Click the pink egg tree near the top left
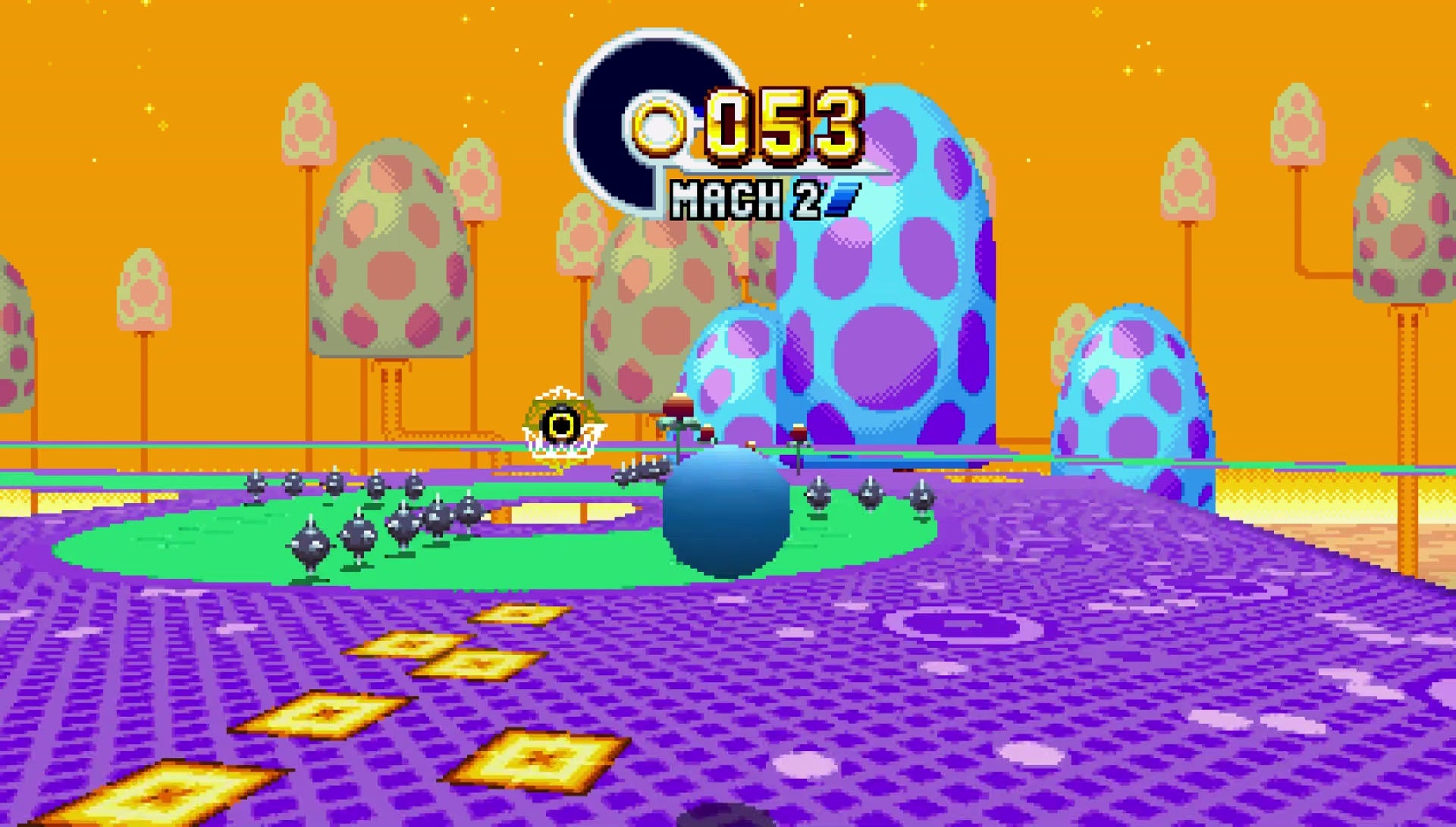 [x=307, y=121]
